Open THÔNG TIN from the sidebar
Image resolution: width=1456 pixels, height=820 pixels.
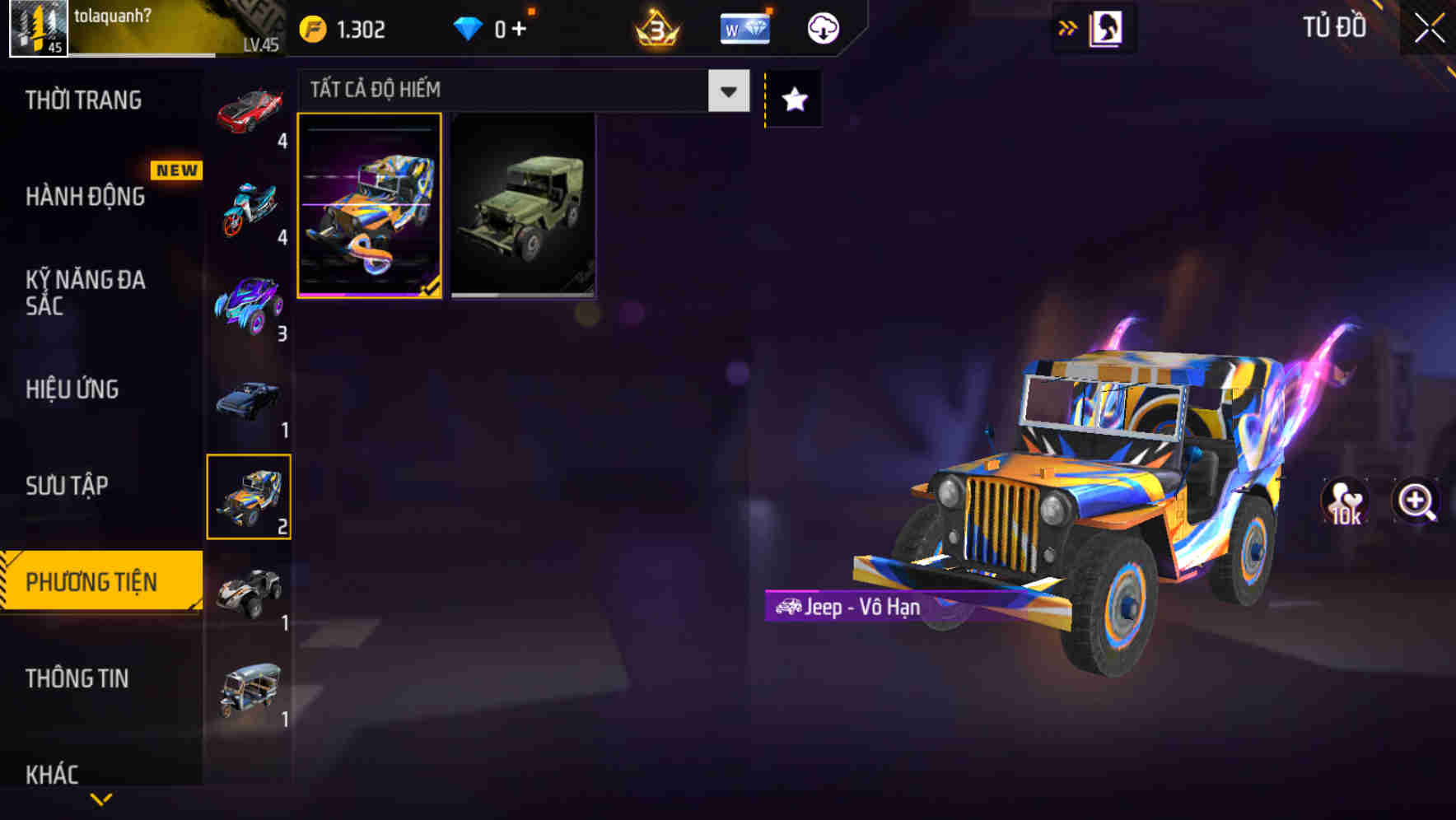[x=78, y=678]
